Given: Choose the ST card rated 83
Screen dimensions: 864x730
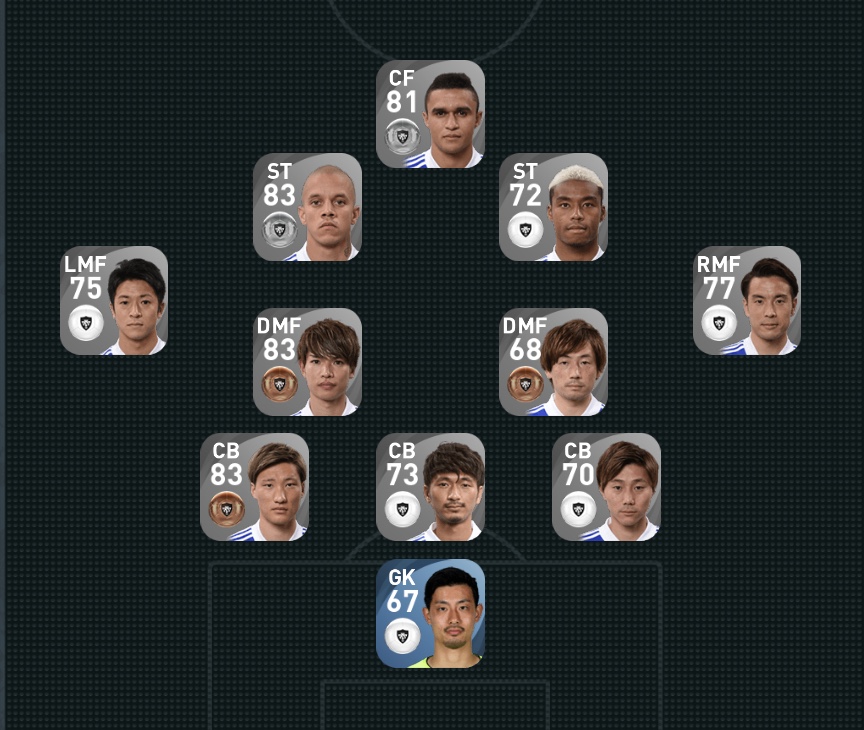Looking at the screenshot, I should [x=307, y=207].
